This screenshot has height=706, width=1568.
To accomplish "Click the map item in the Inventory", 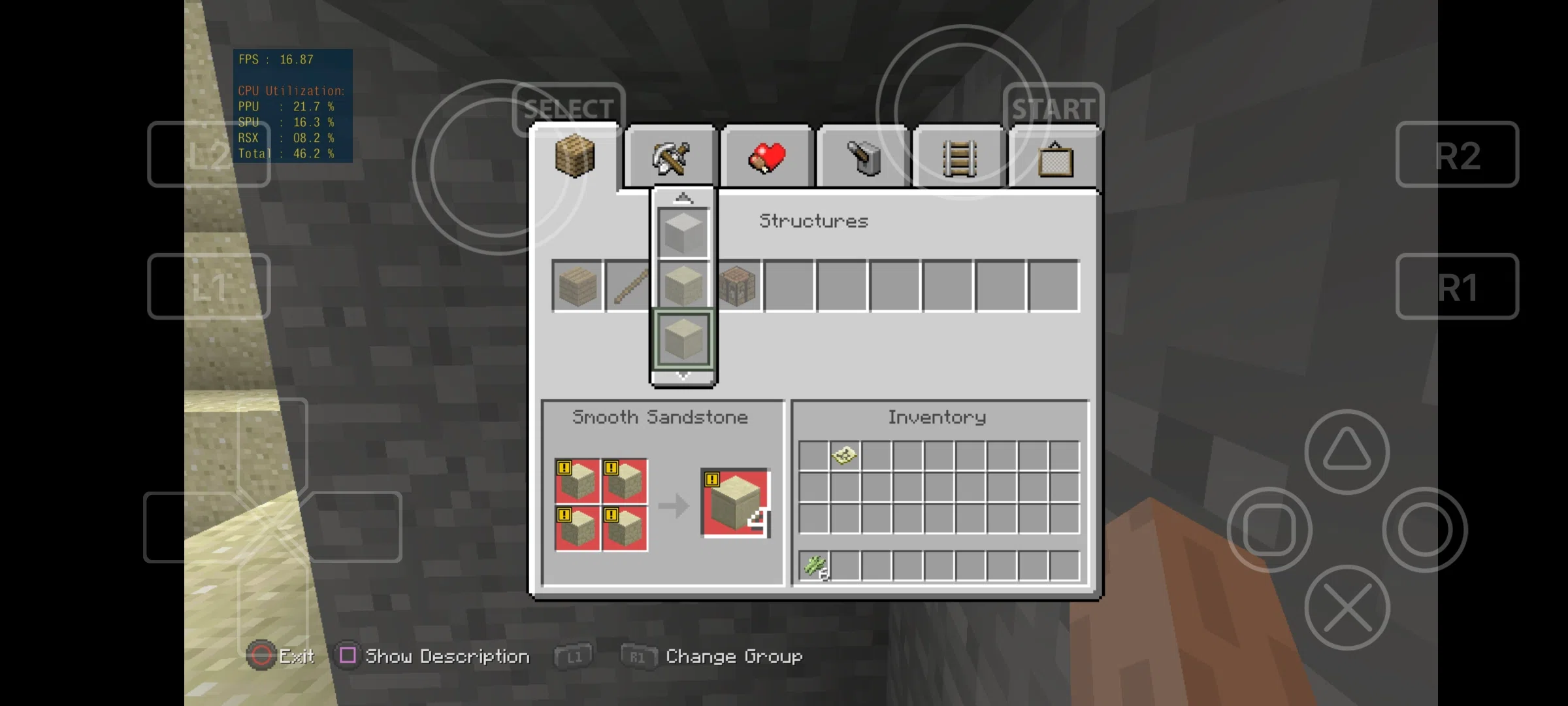I will [x=843, y=456].
